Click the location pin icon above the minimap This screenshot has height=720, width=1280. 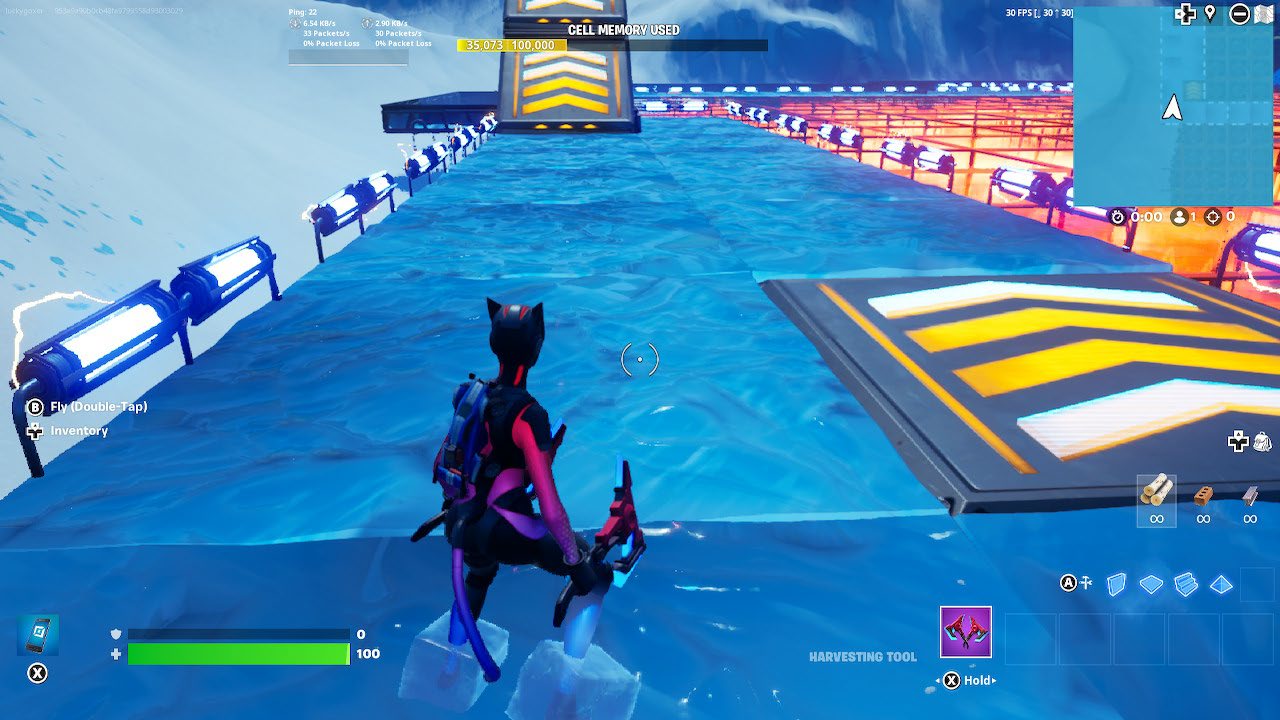[x=1210, y=14]
